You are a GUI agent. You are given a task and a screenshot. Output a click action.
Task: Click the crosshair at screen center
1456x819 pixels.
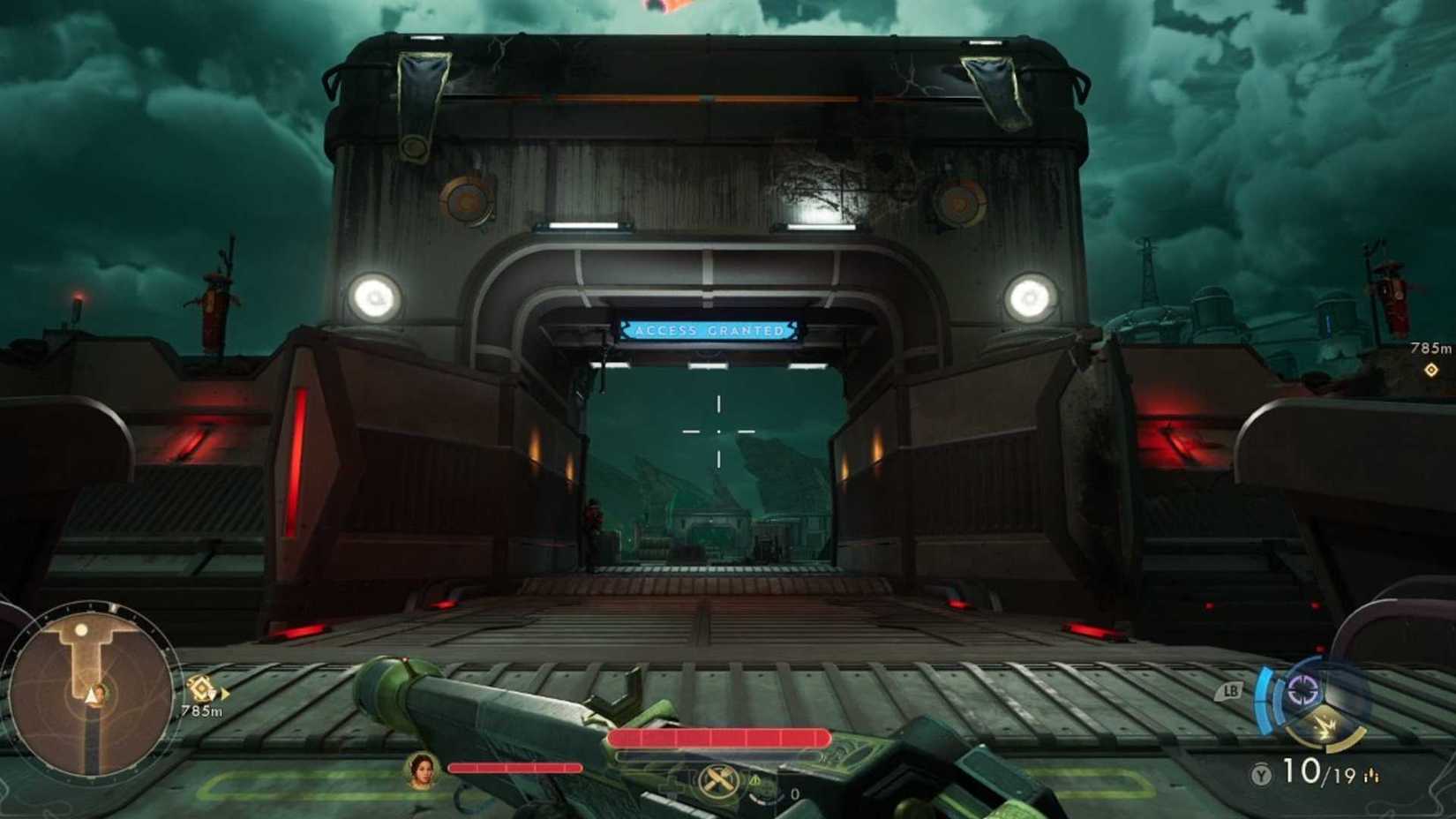pyautogui.click(x=719, y=430)
